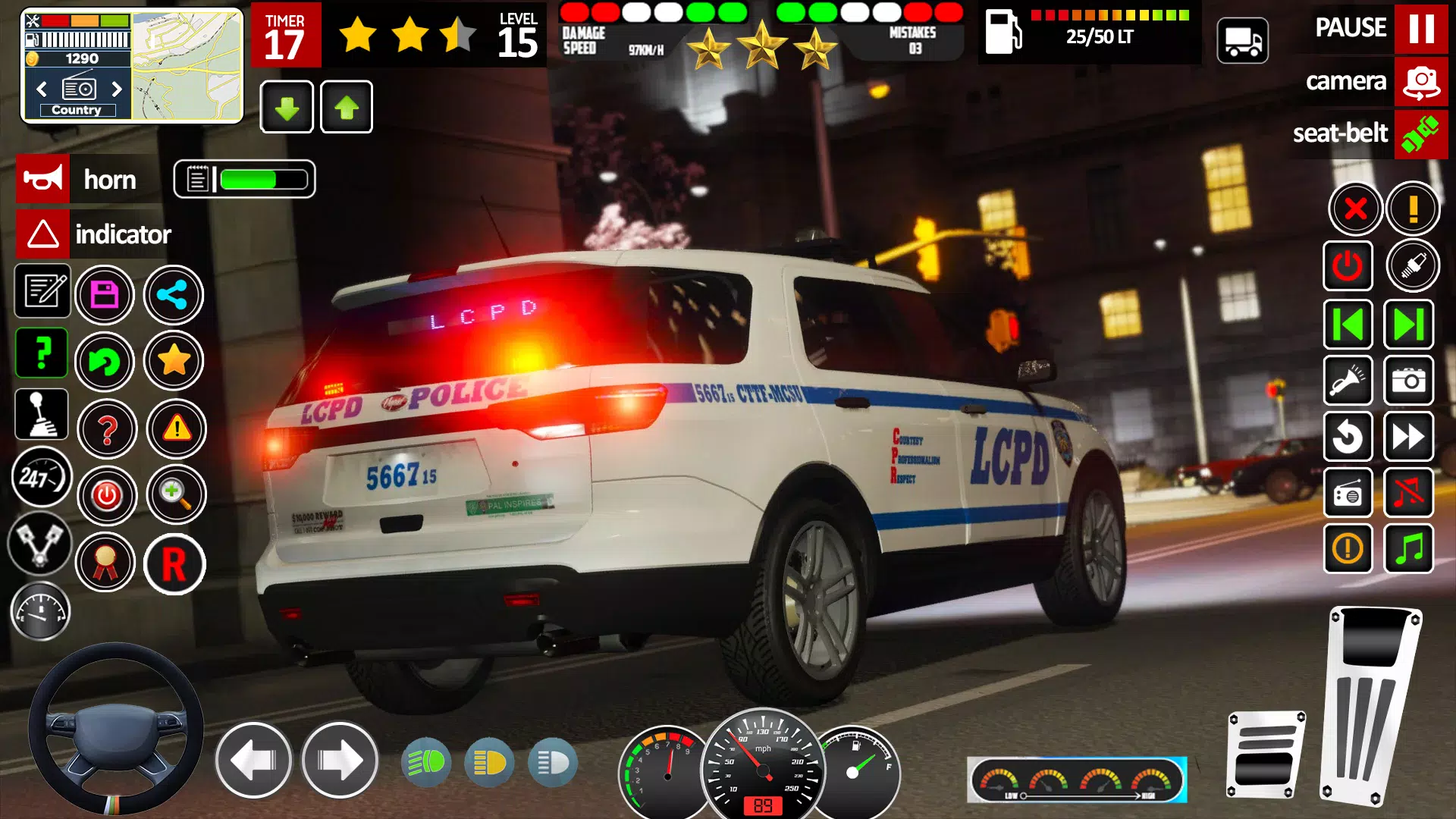Open the radio icon on right panel
This screenshot has width=1456, height=819.
coord(1349,494)
